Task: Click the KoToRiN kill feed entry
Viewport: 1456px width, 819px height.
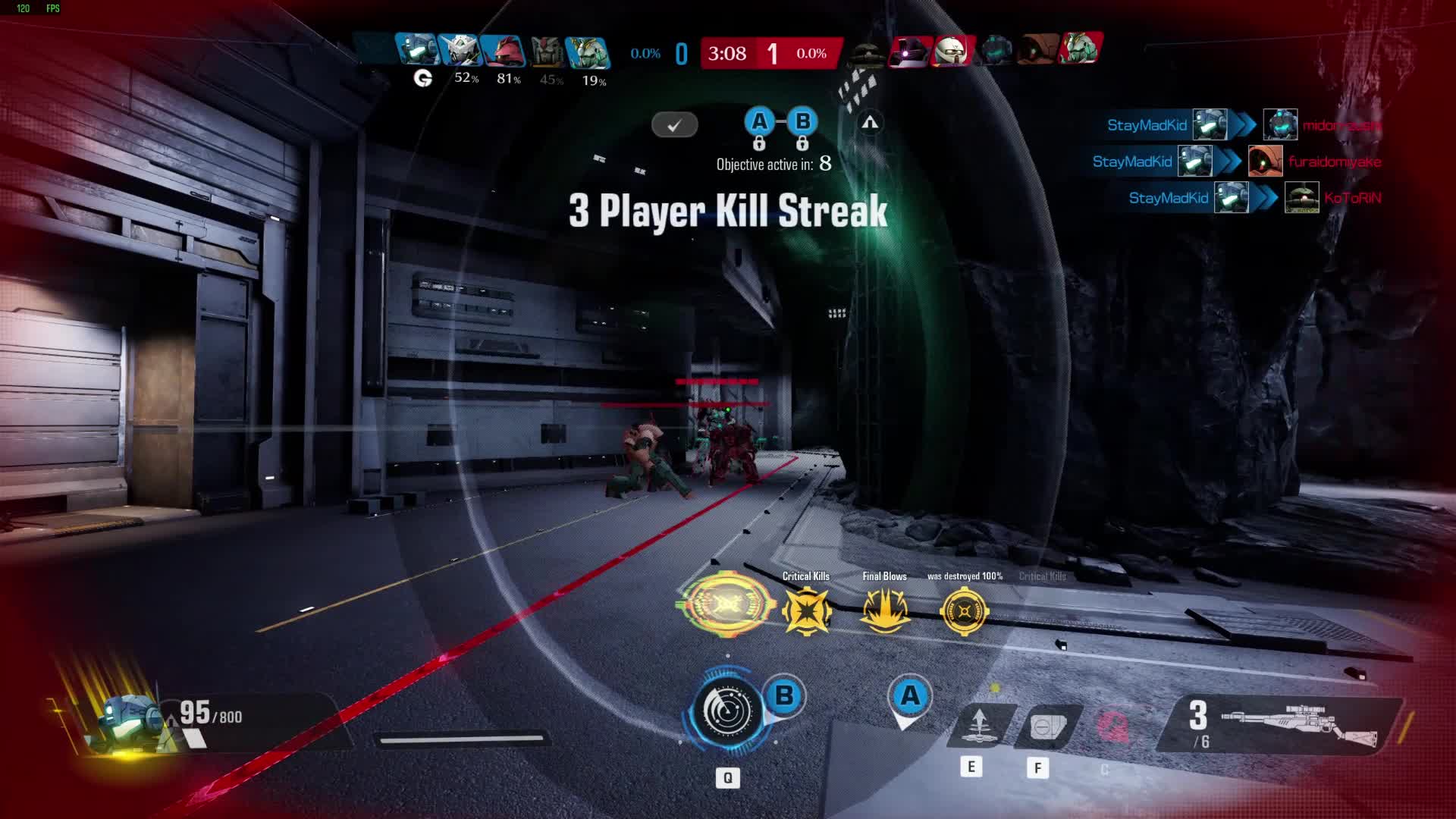Action: (x=1255, y=198)
